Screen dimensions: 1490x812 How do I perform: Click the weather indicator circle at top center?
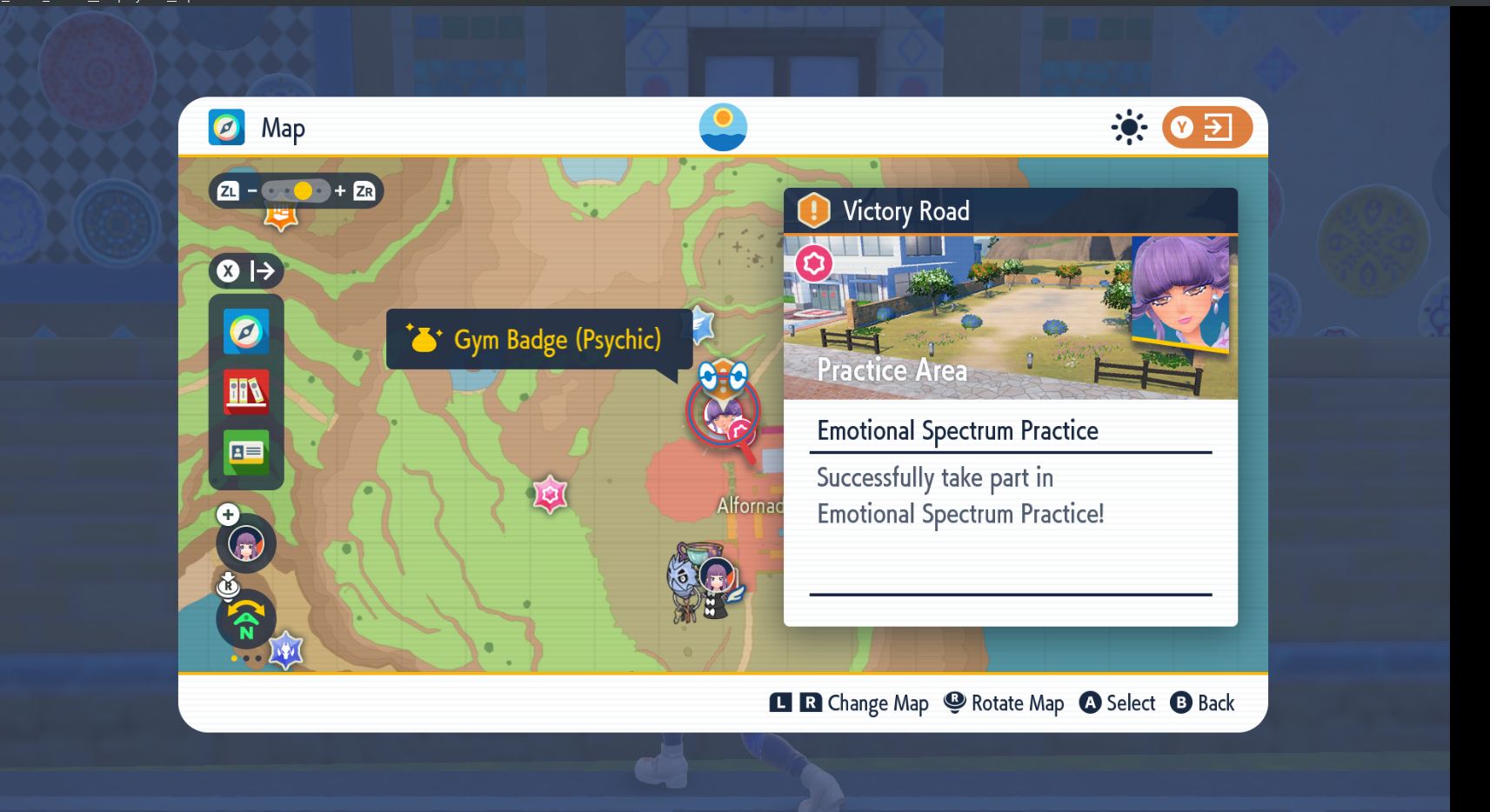tap(724, 127)
